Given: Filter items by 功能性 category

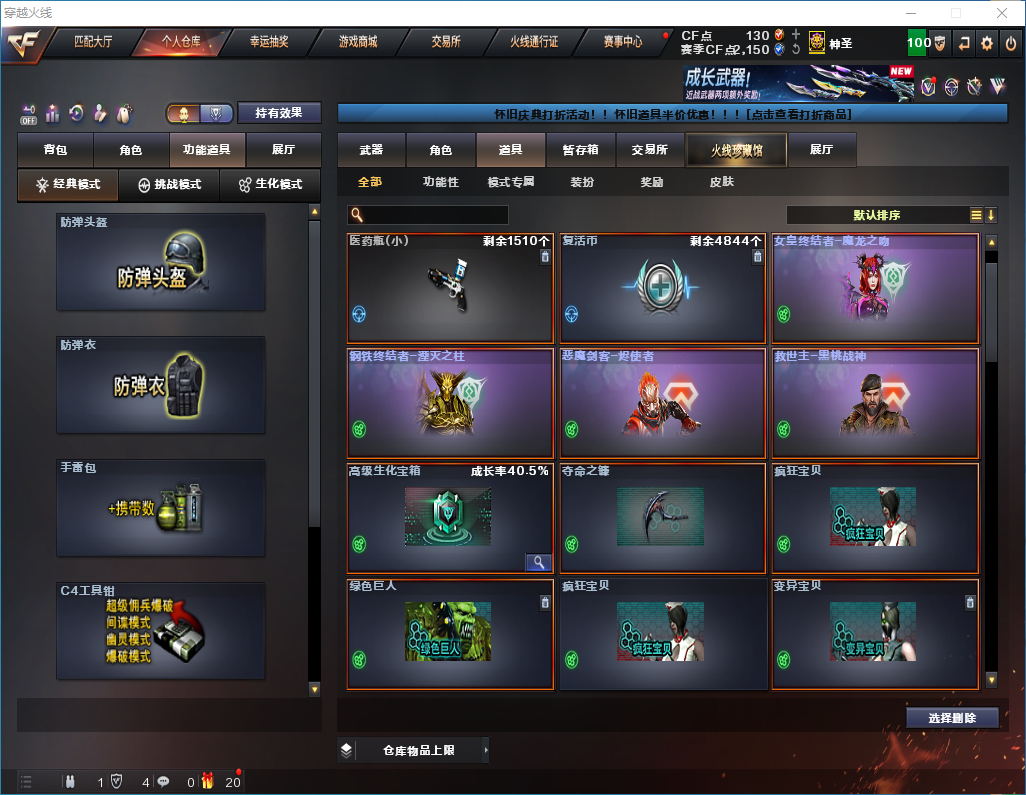Looking at the screenshot, I should (x=440, y=183).
